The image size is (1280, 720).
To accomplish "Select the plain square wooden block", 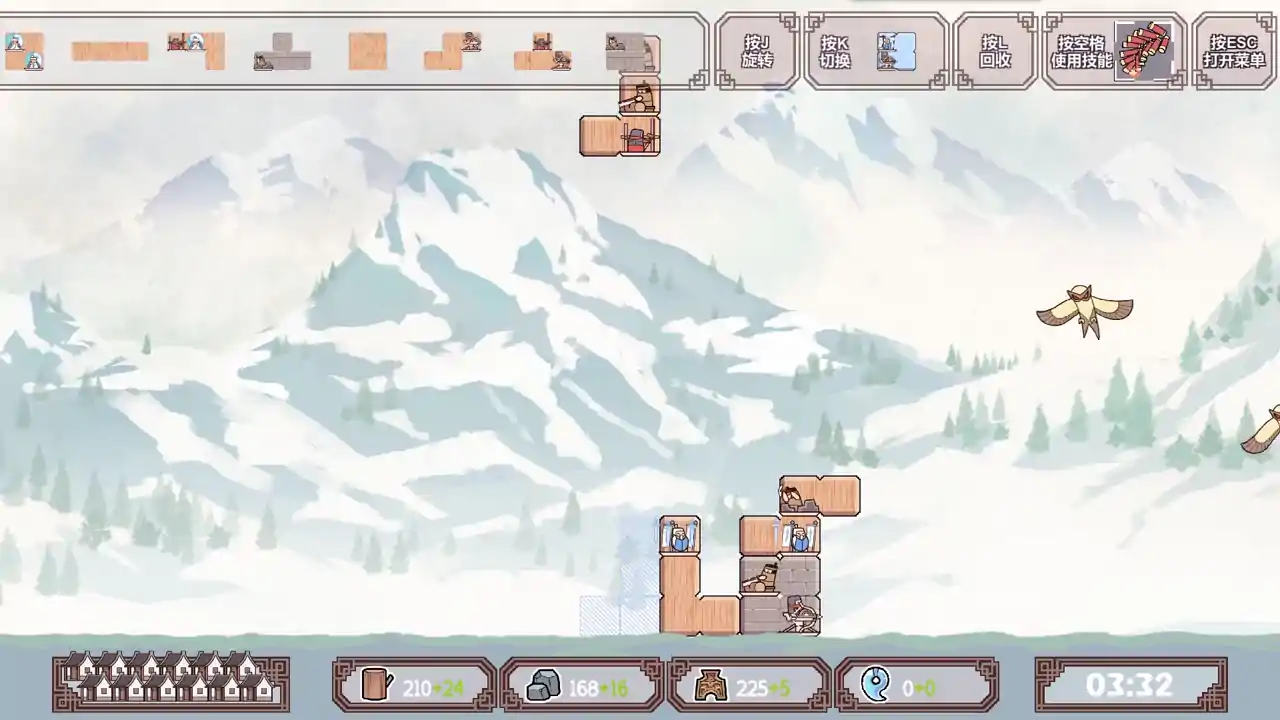I will click(x=366, y=50).
